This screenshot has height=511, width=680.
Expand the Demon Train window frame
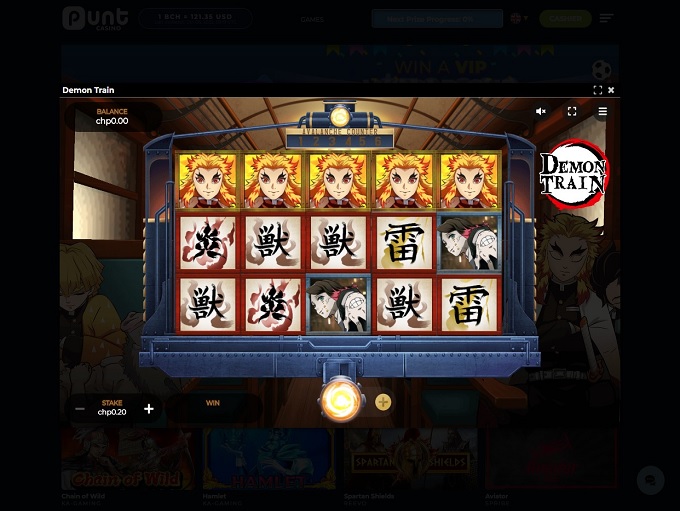598,90
